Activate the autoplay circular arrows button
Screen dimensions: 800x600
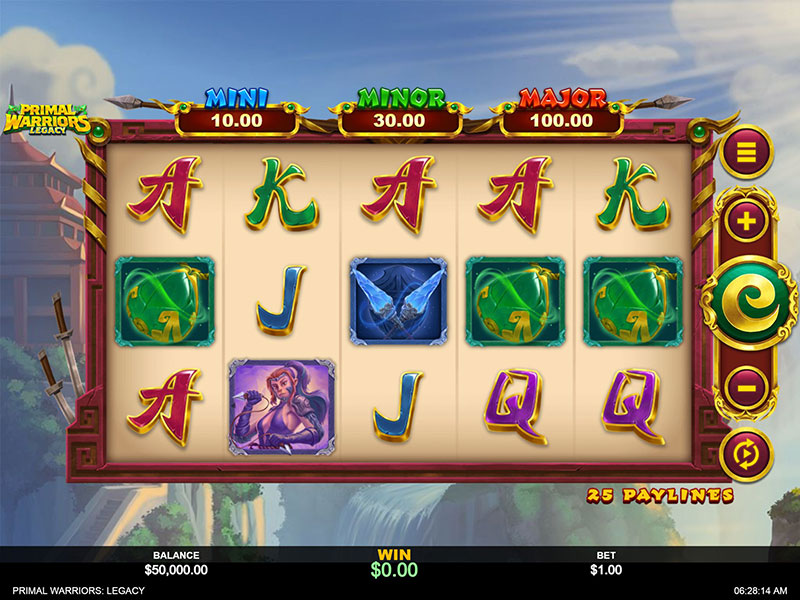click(x=746, y=454)
